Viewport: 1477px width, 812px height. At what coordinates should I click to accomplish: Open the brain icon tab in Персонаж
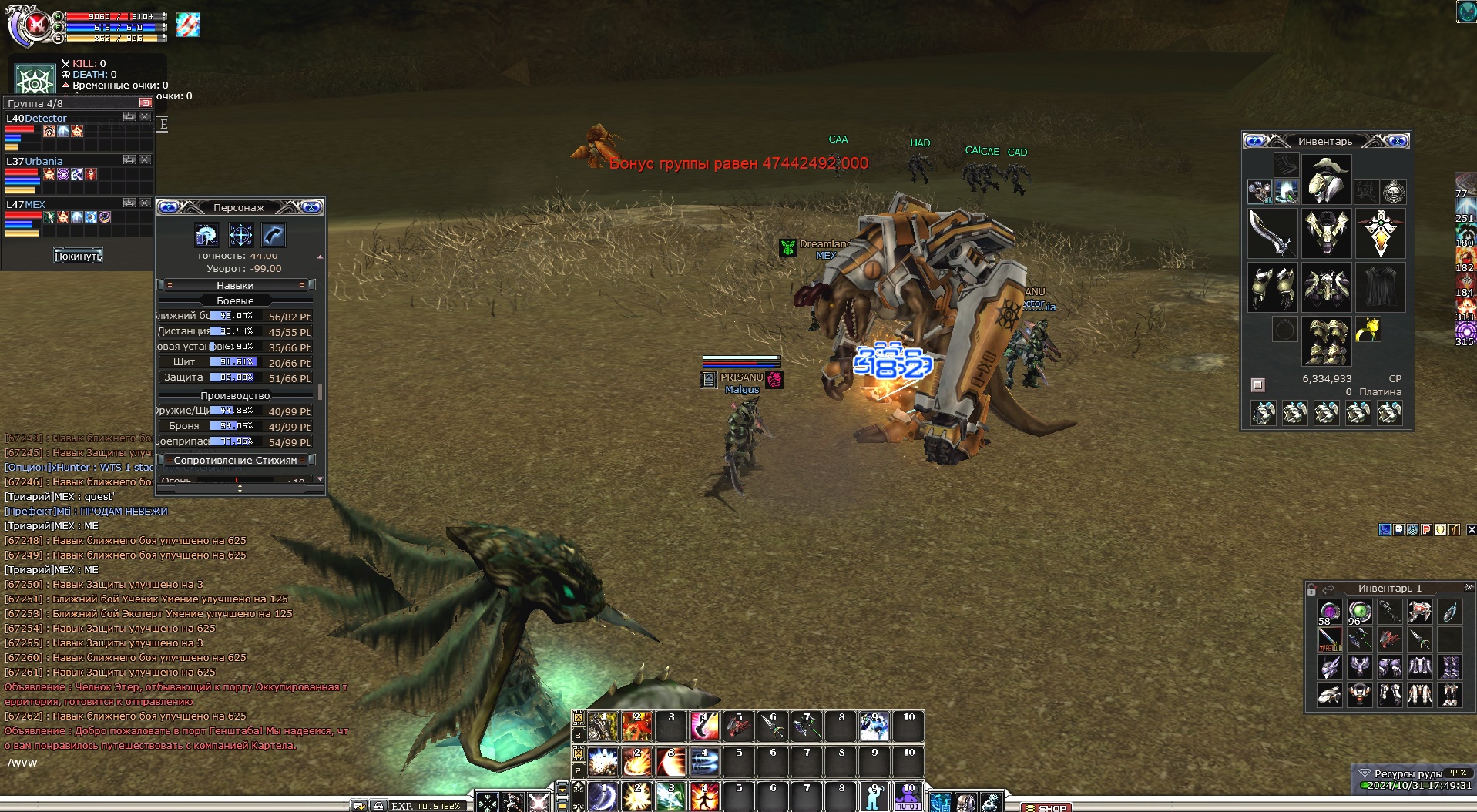click(x=206, y=235)
